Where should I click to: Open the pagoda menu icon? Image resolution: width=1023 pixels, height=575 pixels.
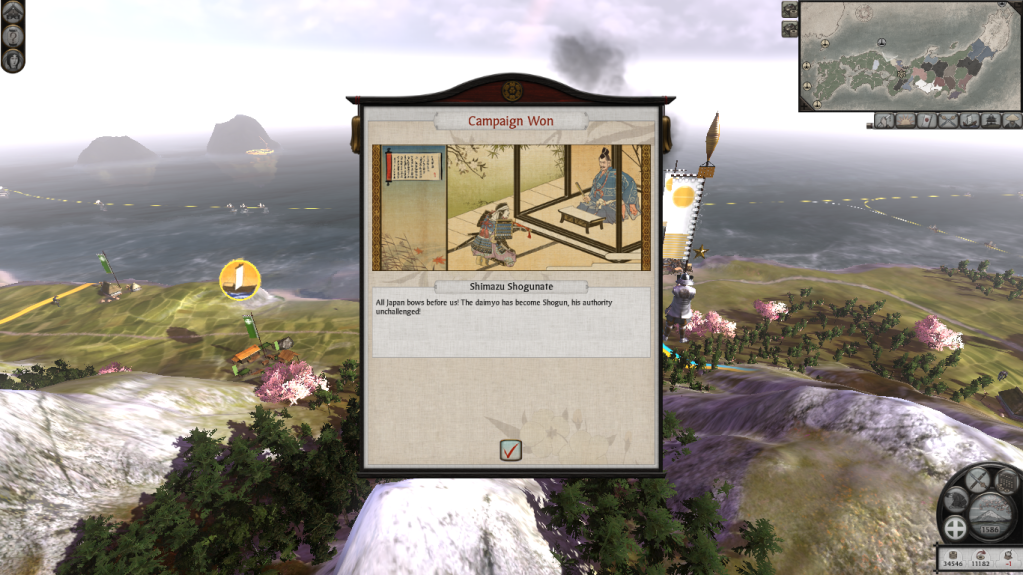pyautogui.click(x=12, y=11)
